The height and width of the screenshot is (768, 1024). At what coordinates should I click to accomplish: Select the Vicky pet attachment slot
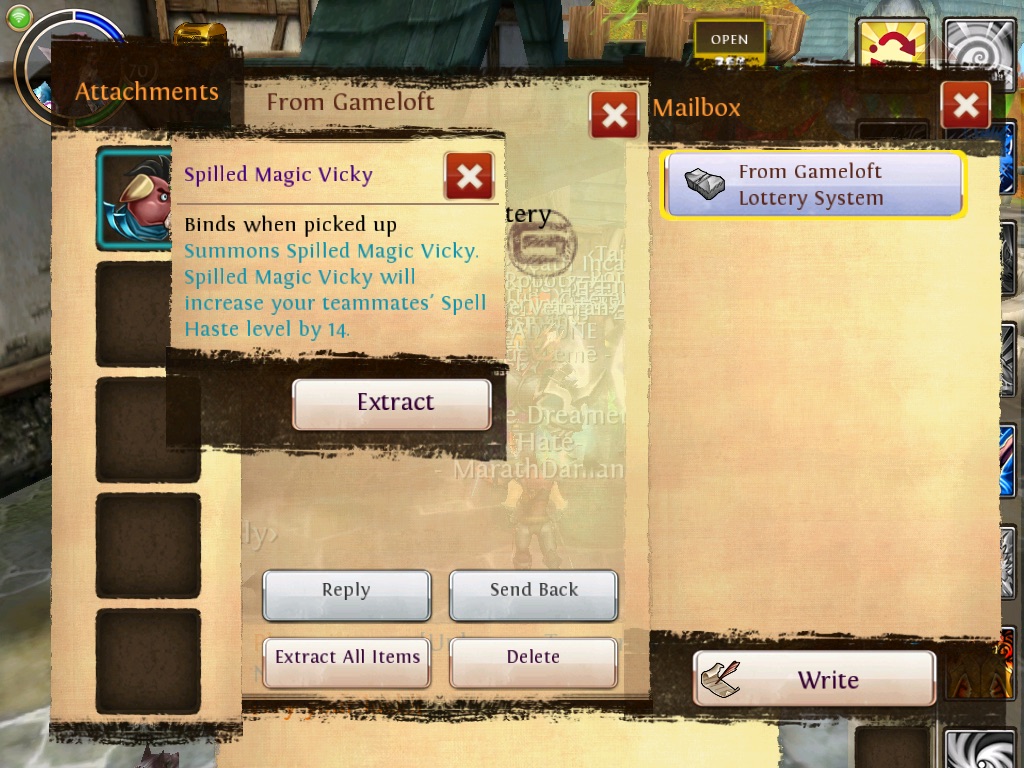[136, 198]
